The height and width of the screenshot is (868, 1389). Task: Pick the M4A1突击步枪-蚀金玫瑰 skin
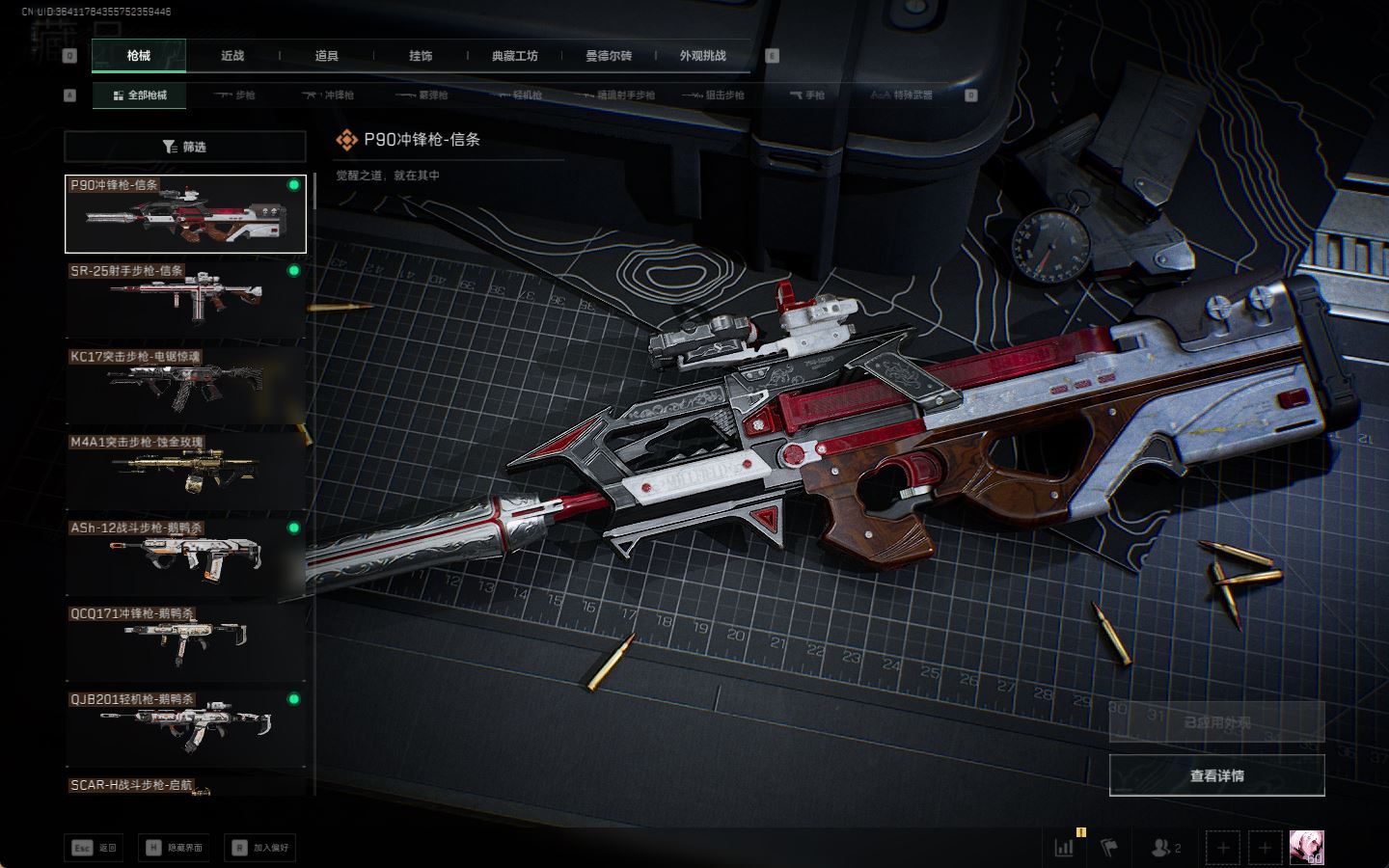(185, 471)
